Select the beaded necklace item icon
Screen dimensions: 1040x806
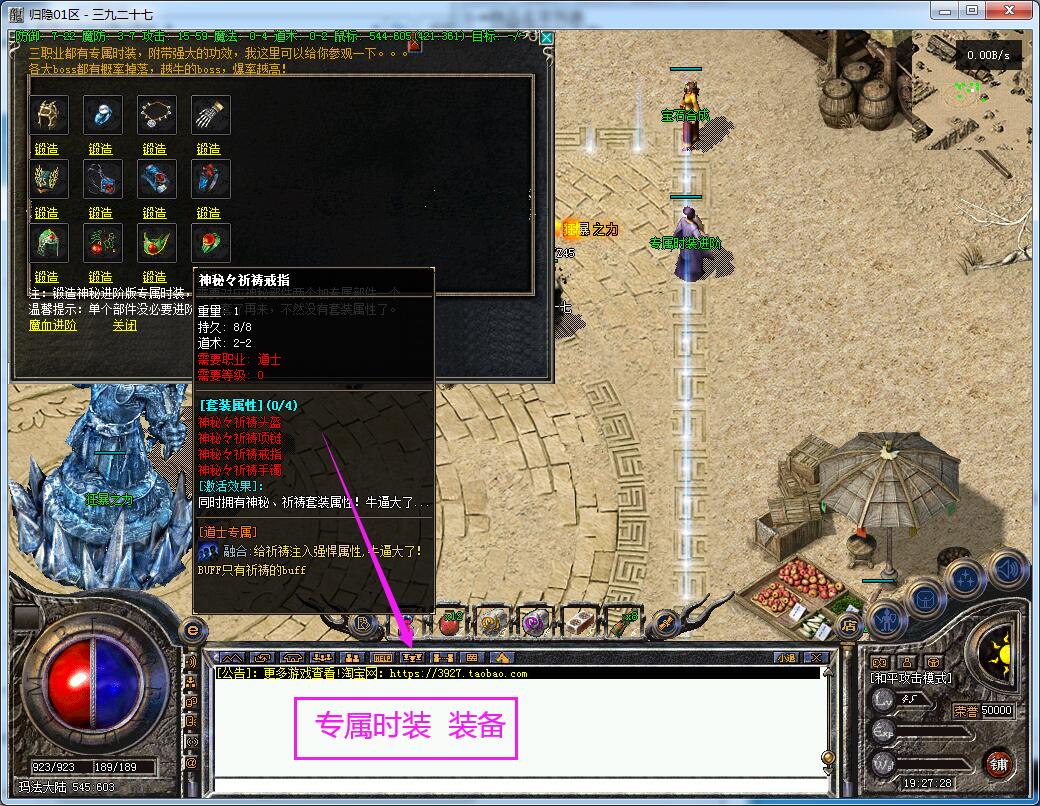point(156,115)
